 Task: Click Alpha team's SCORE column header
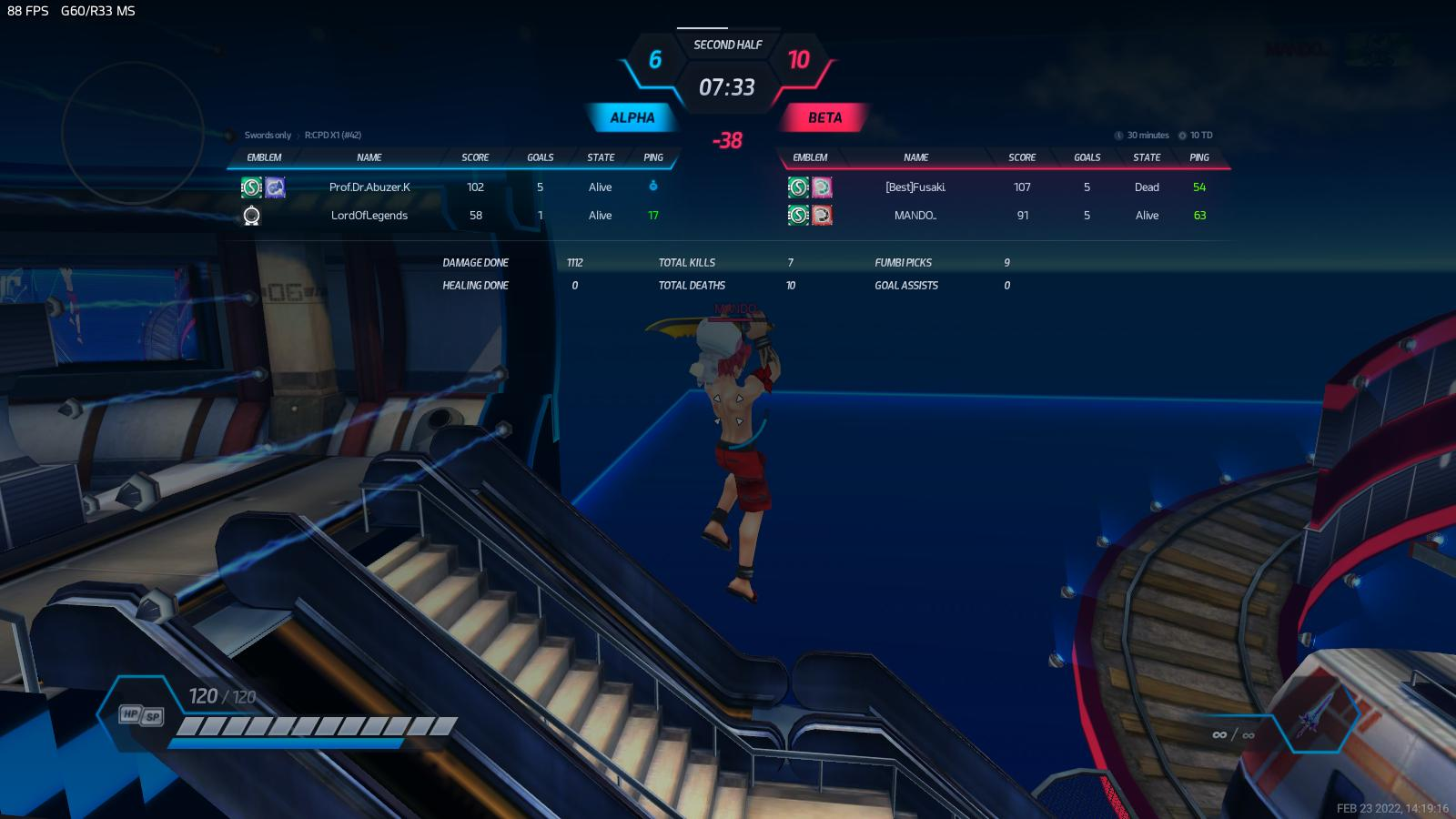475,157
